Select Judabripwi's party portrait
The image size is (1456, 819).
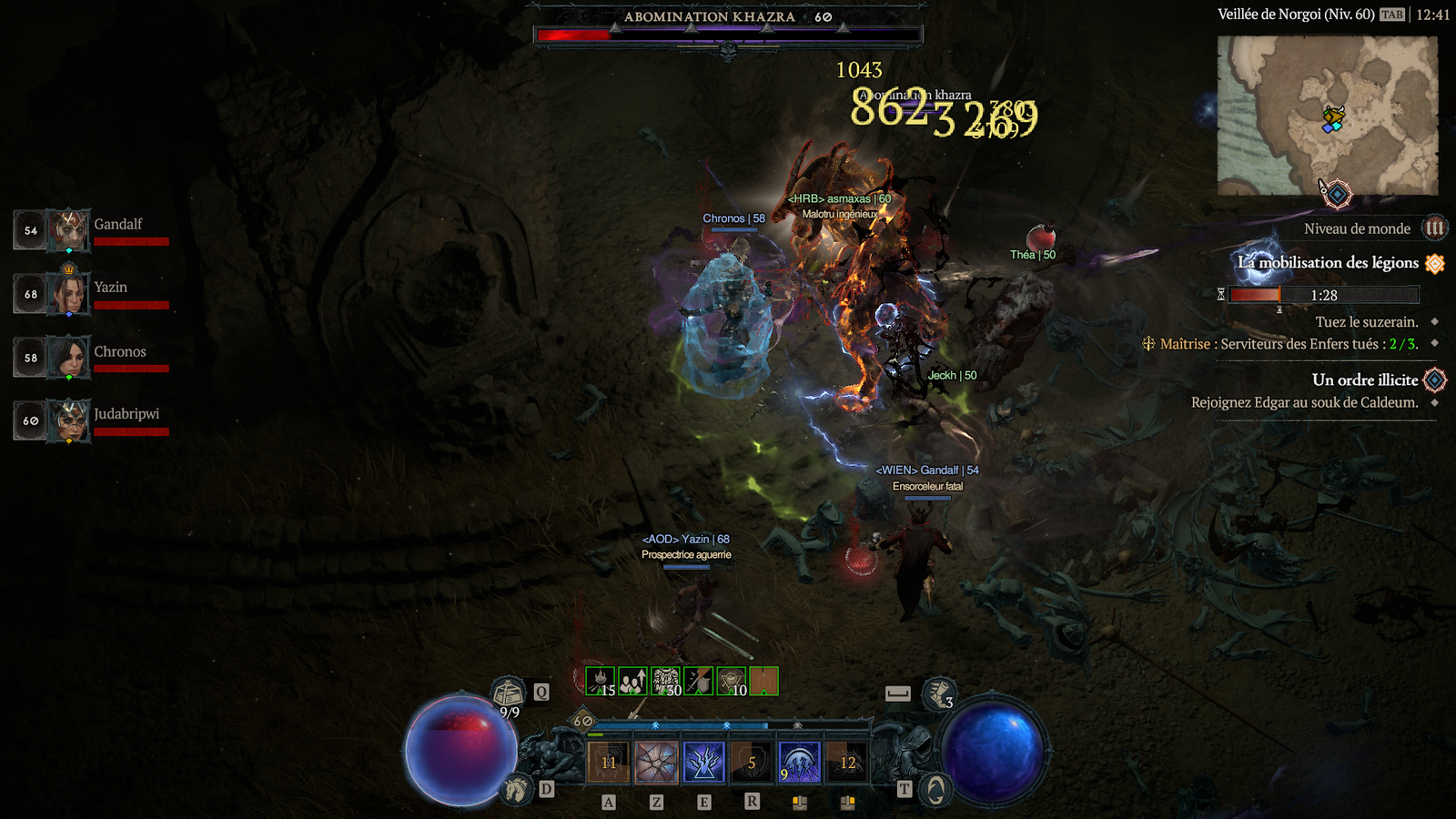point(69,421)
